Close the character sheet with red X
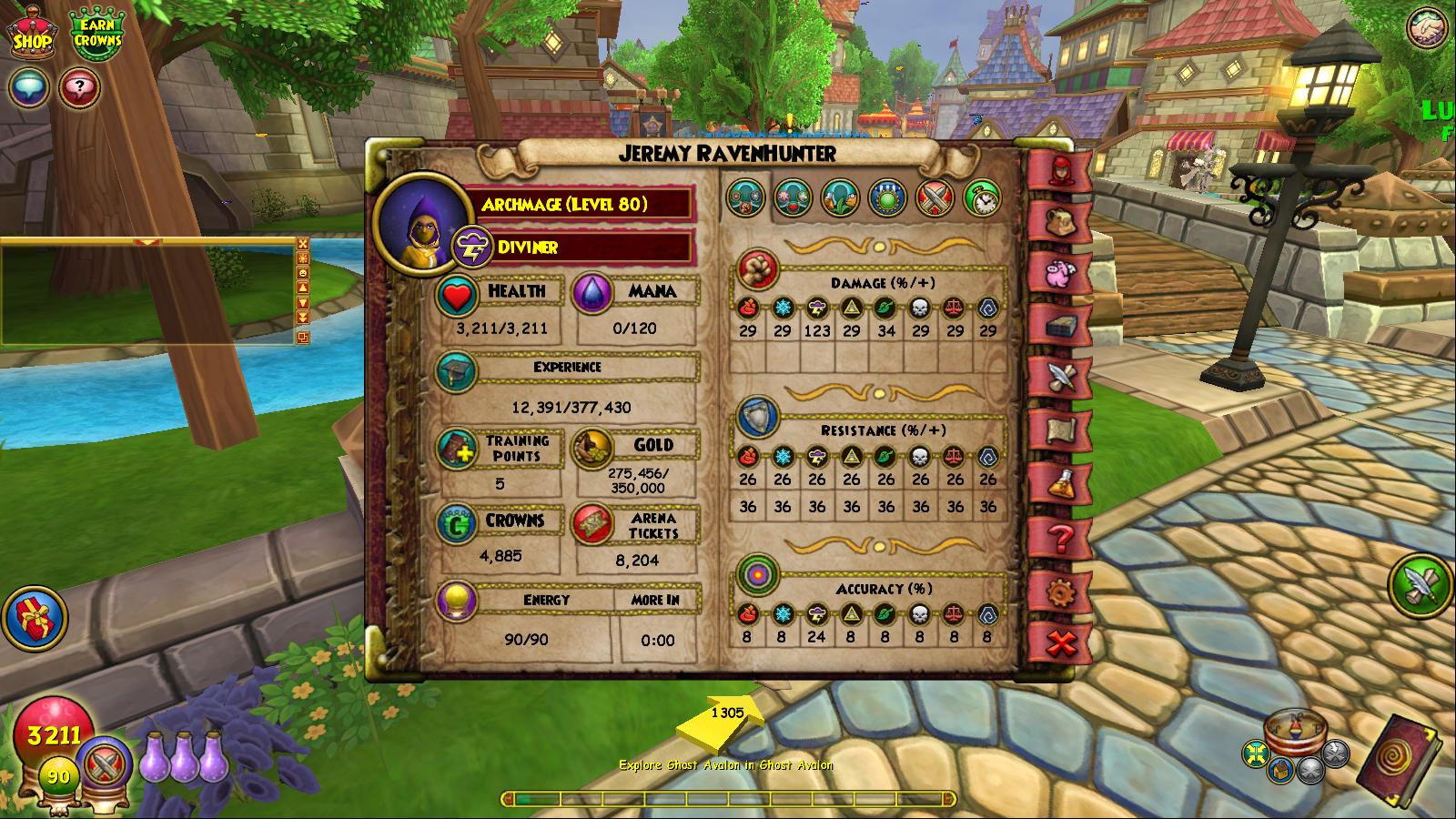This screenshot has height=819, width=1456. tap(1057, 644)
